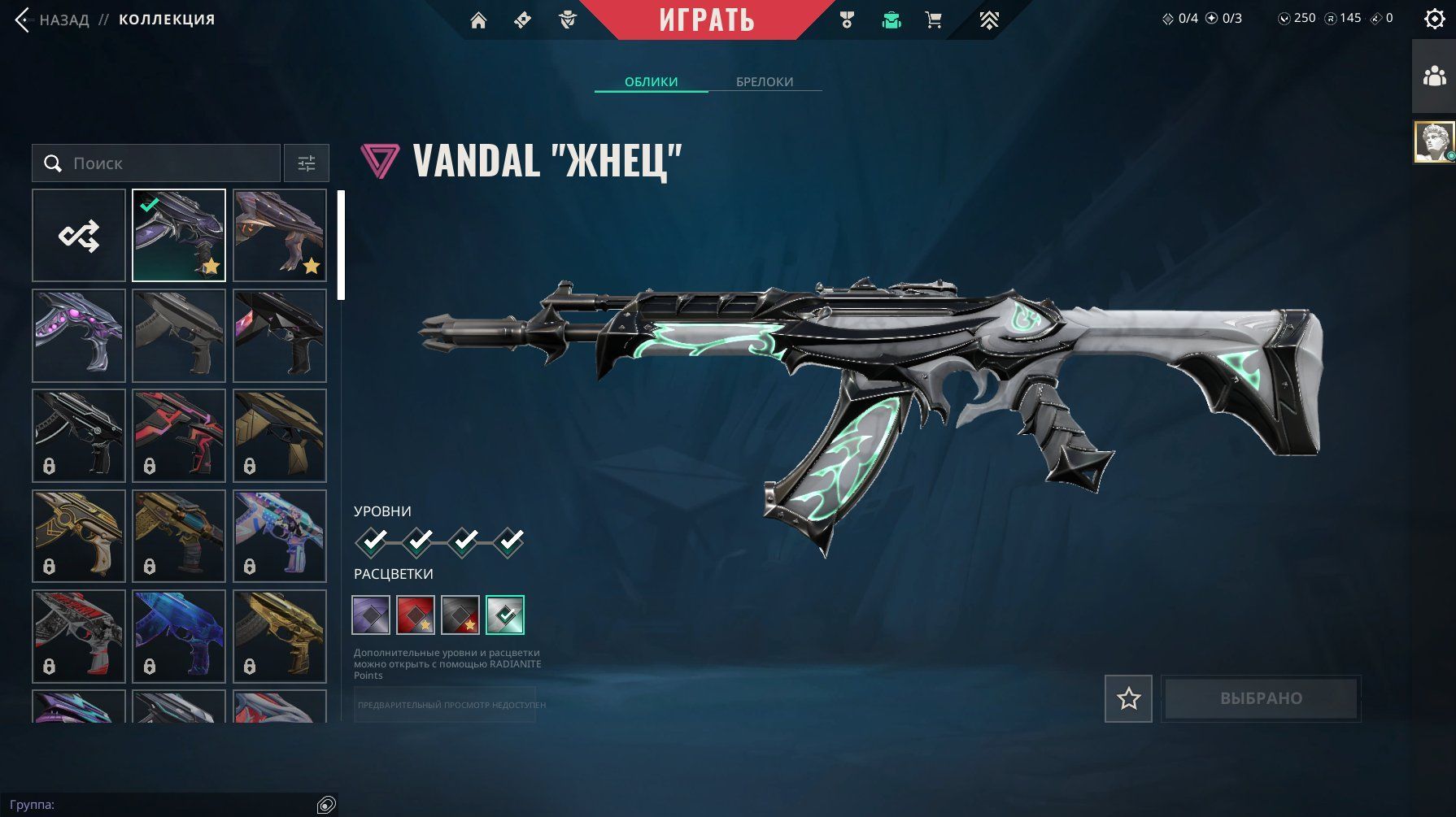This screenshot has height=817, width=1456.
Task: Select the ОБЛИКИ tab
Action: [651, 81]
